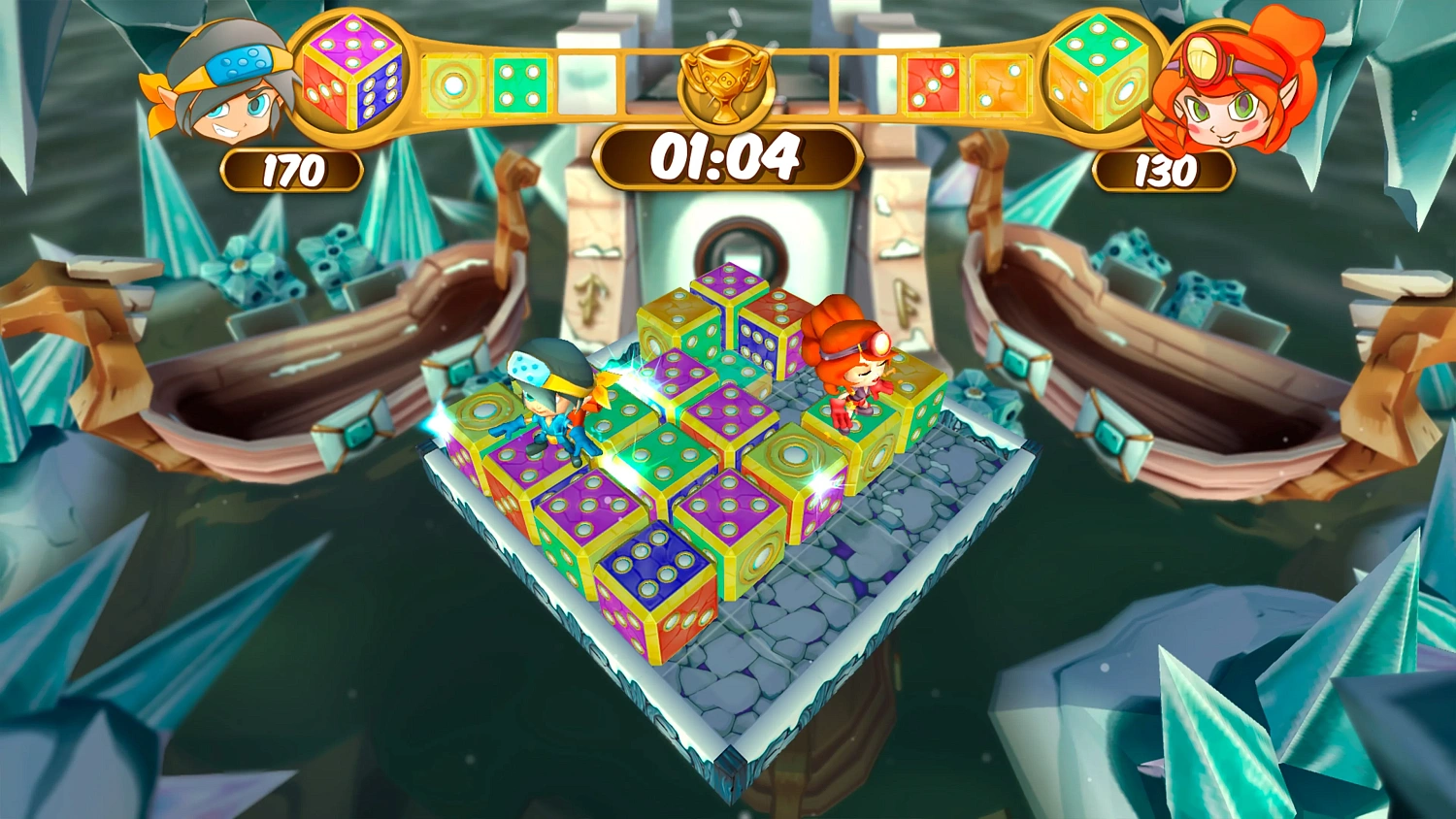Click the blue-haired boy's avatar portrait
The width and height of the screenshot is (1456, 819).
pyautogui.click(x=228, y=87)
